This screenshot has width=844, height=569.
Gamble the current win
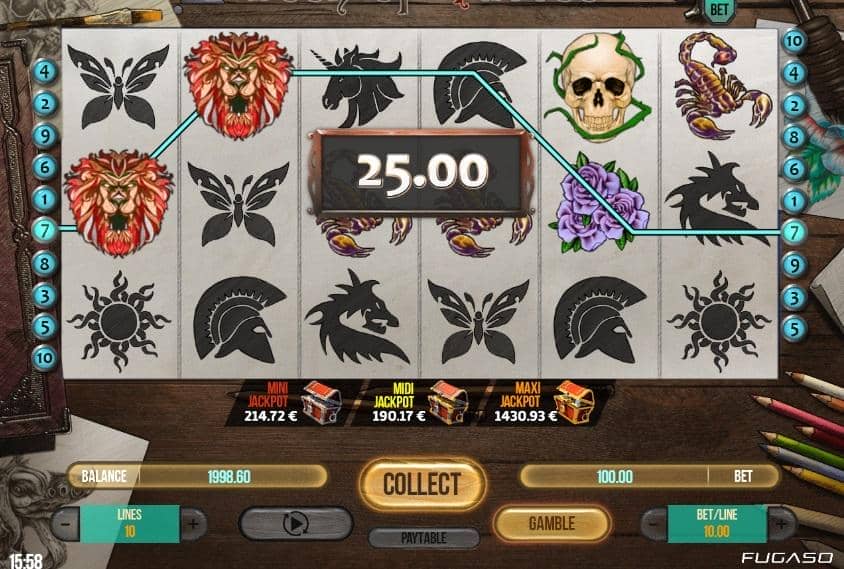[551, 523]
